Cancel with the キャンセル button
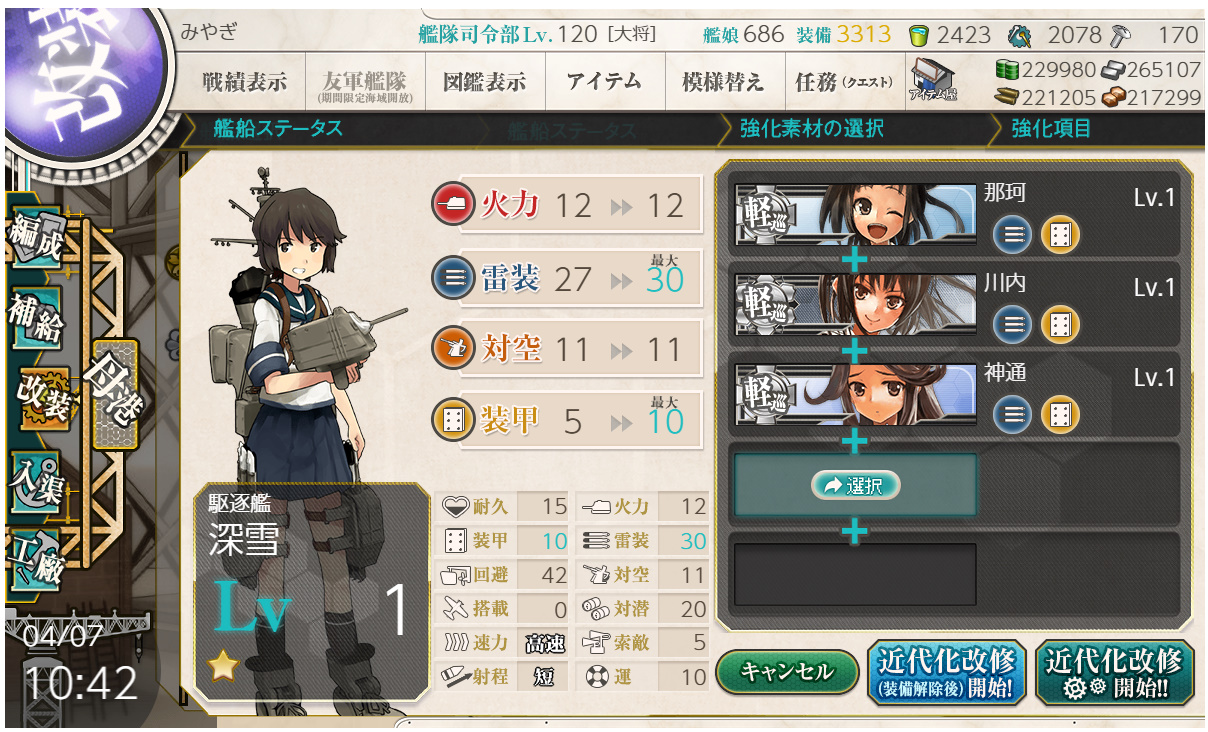The width and height of the screenshot is (1208, 732). coord(787,672)
